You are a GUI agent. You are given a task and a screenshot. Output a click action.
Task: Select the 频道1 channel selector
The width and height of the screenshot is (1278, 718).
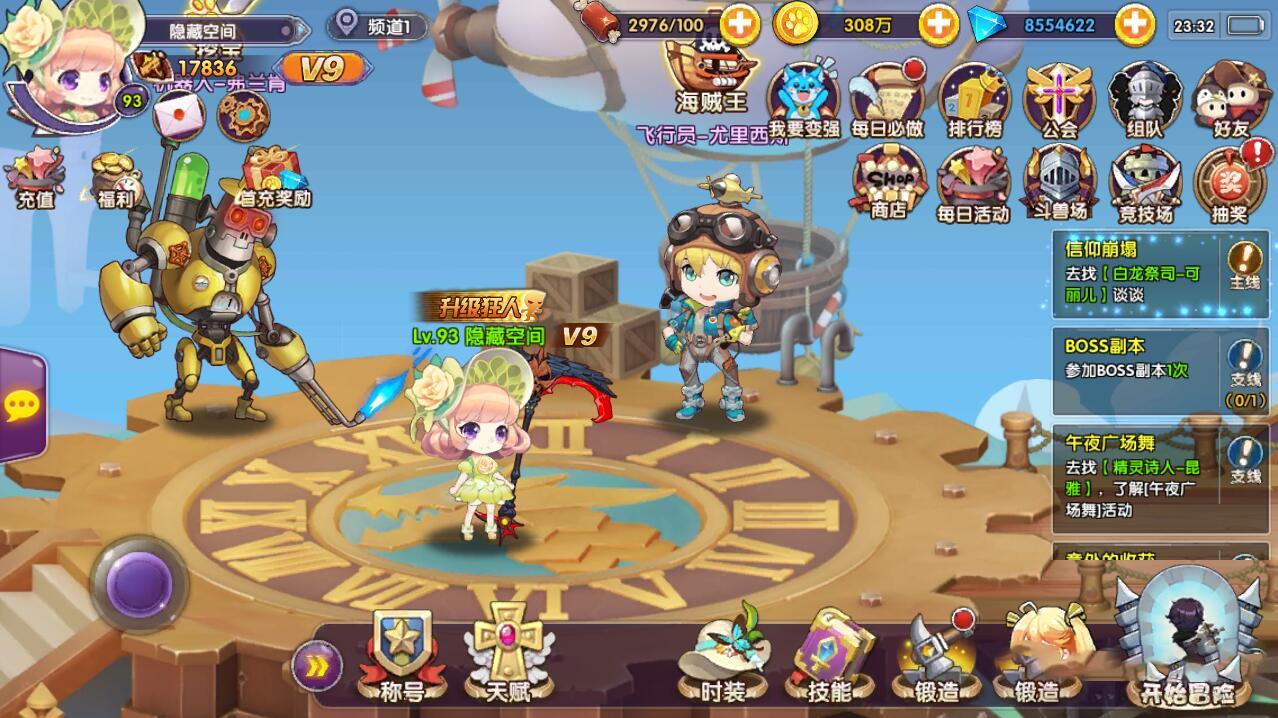(380, 25)
